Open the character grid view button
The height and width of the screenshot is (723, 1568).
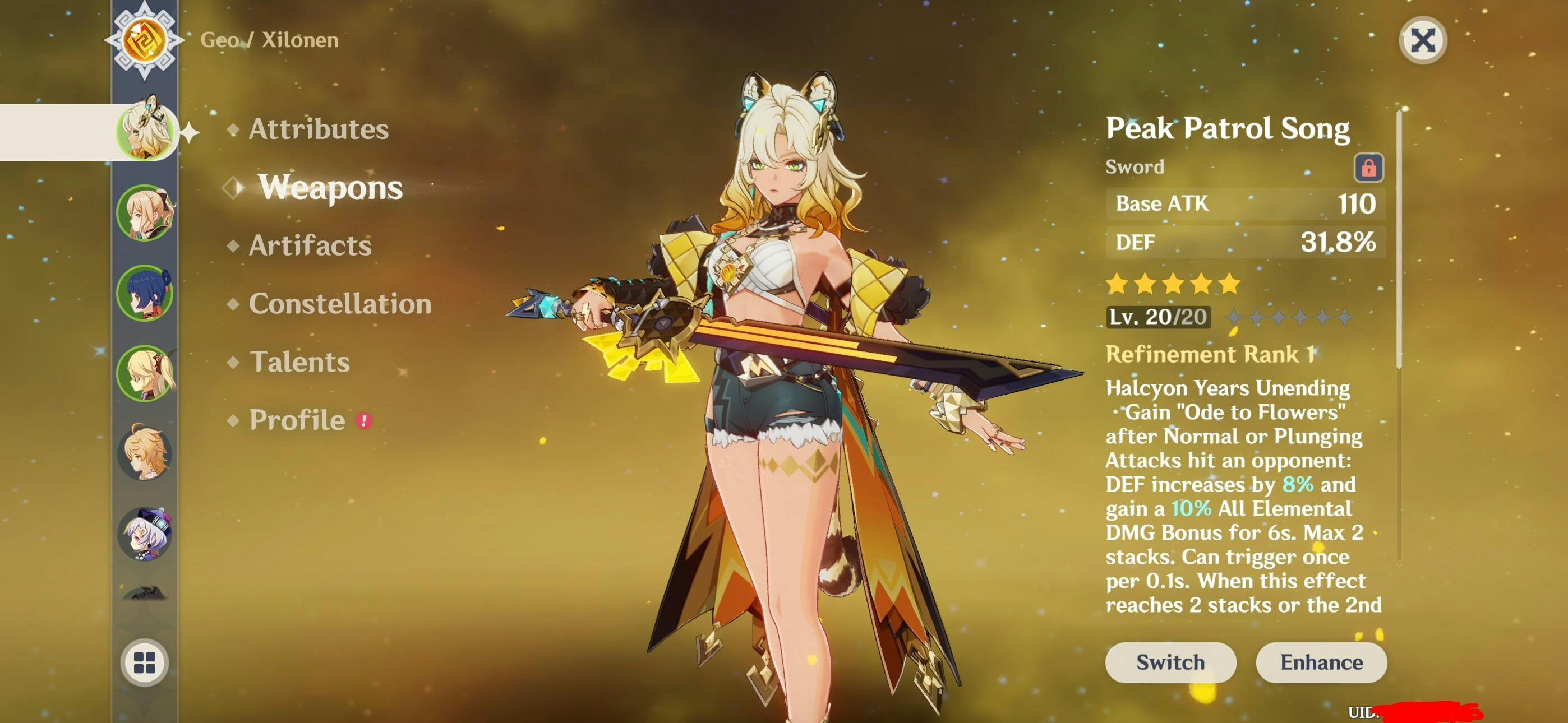coord(145,662)
